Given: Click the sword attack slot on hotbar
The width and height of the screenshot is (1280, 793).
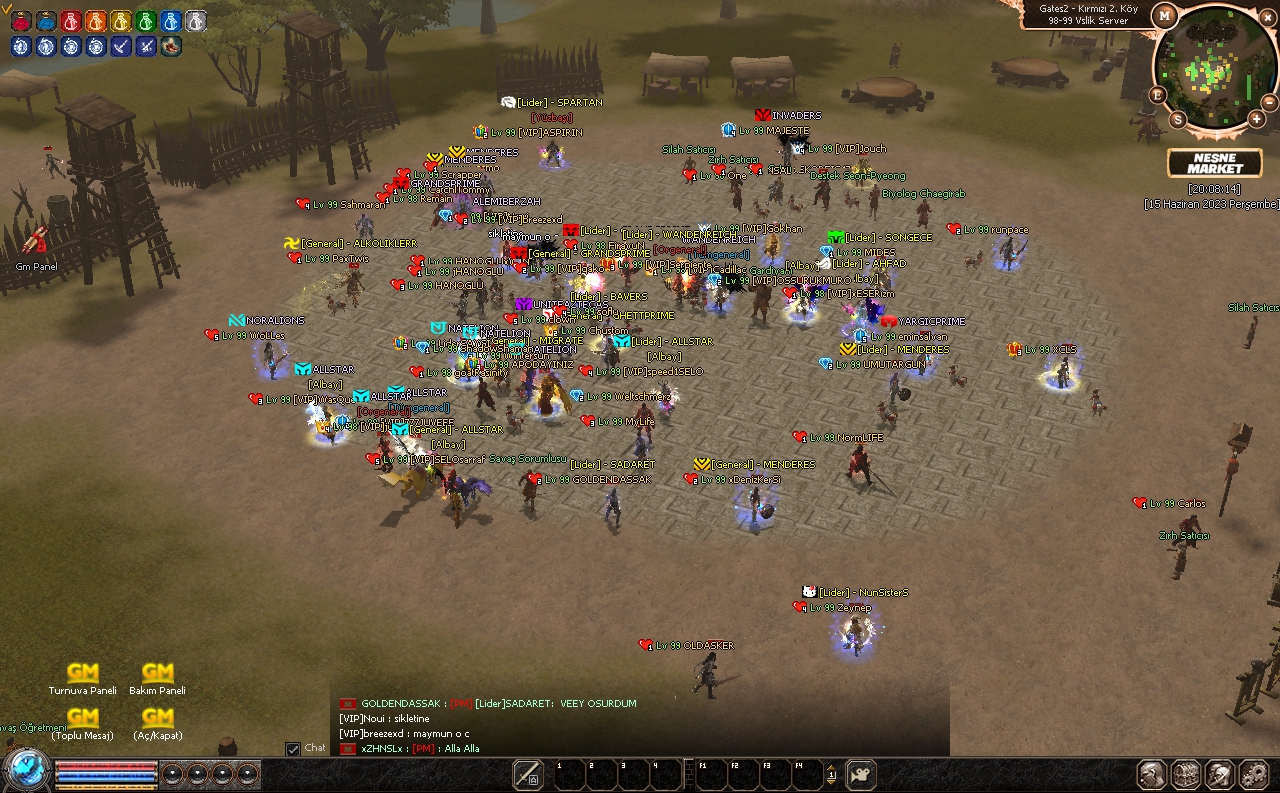Looking at the screenshot, I should [527, 774].
